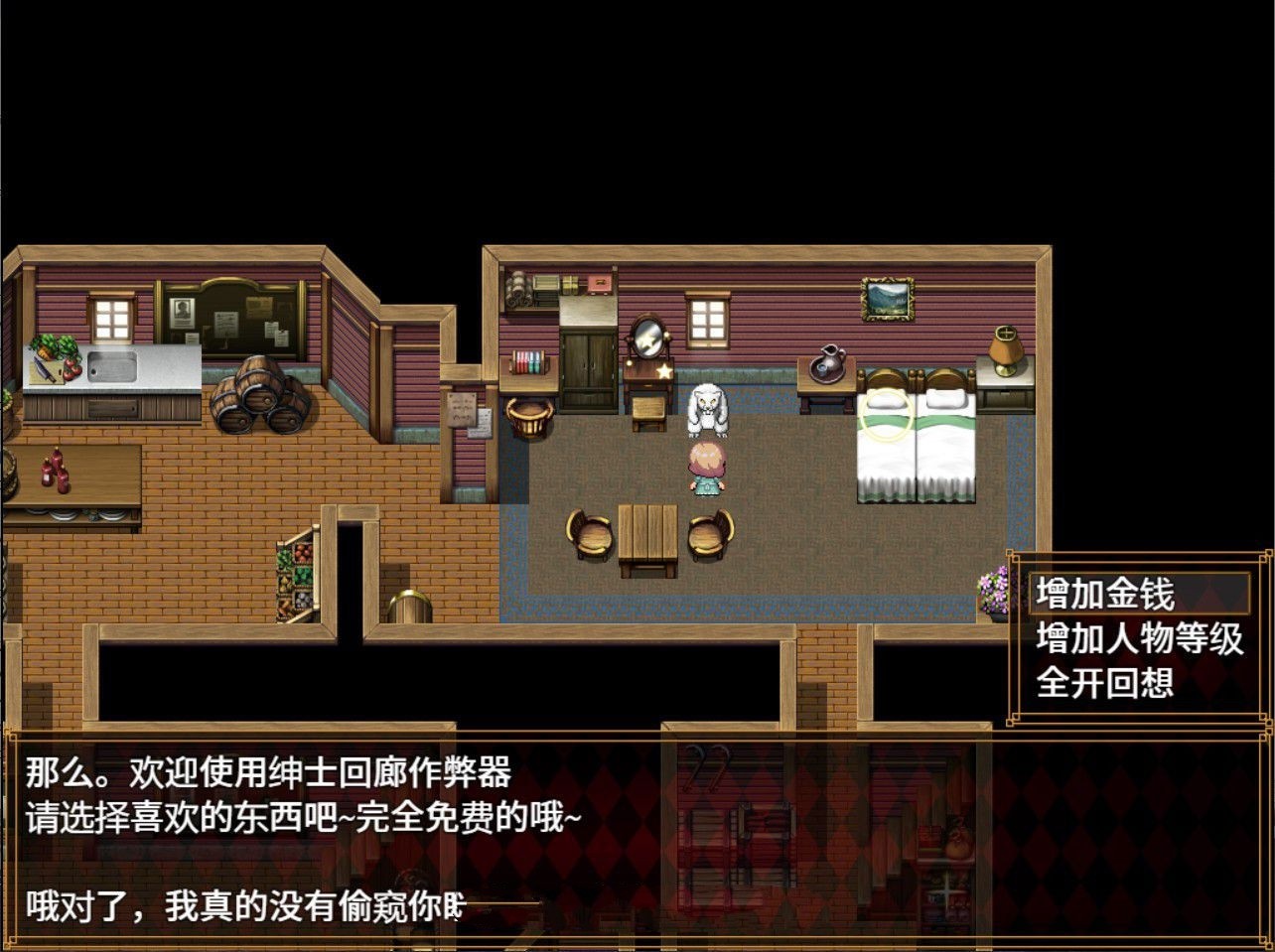Select the player character sprite
This screenshot has height=952, width=1275.
705,470
